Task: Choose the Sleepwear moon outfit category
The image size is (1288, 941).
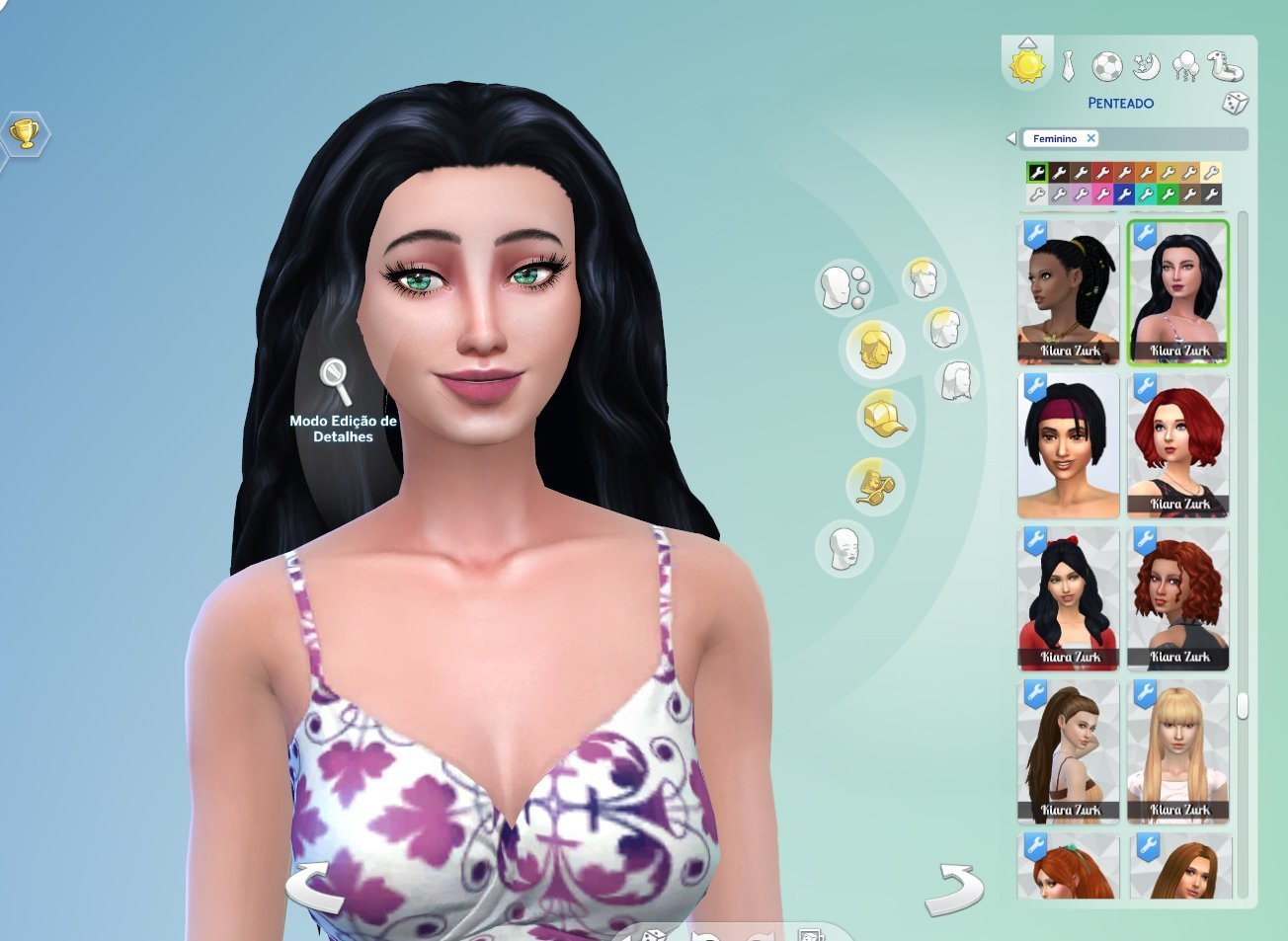Action: point(1146,67)
